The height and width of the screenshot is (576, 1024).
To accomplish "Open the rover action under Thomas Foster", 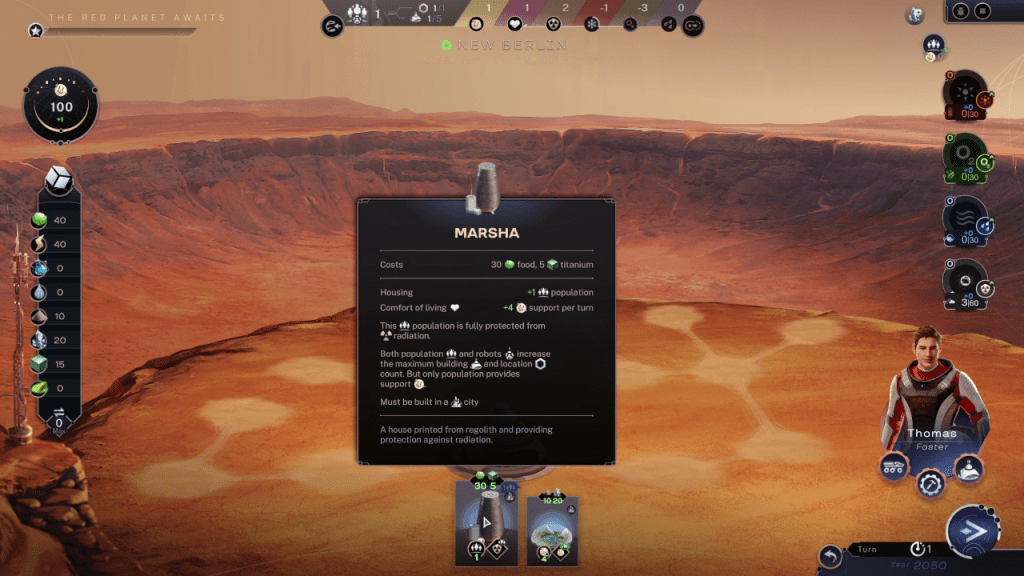I will 894,467.
